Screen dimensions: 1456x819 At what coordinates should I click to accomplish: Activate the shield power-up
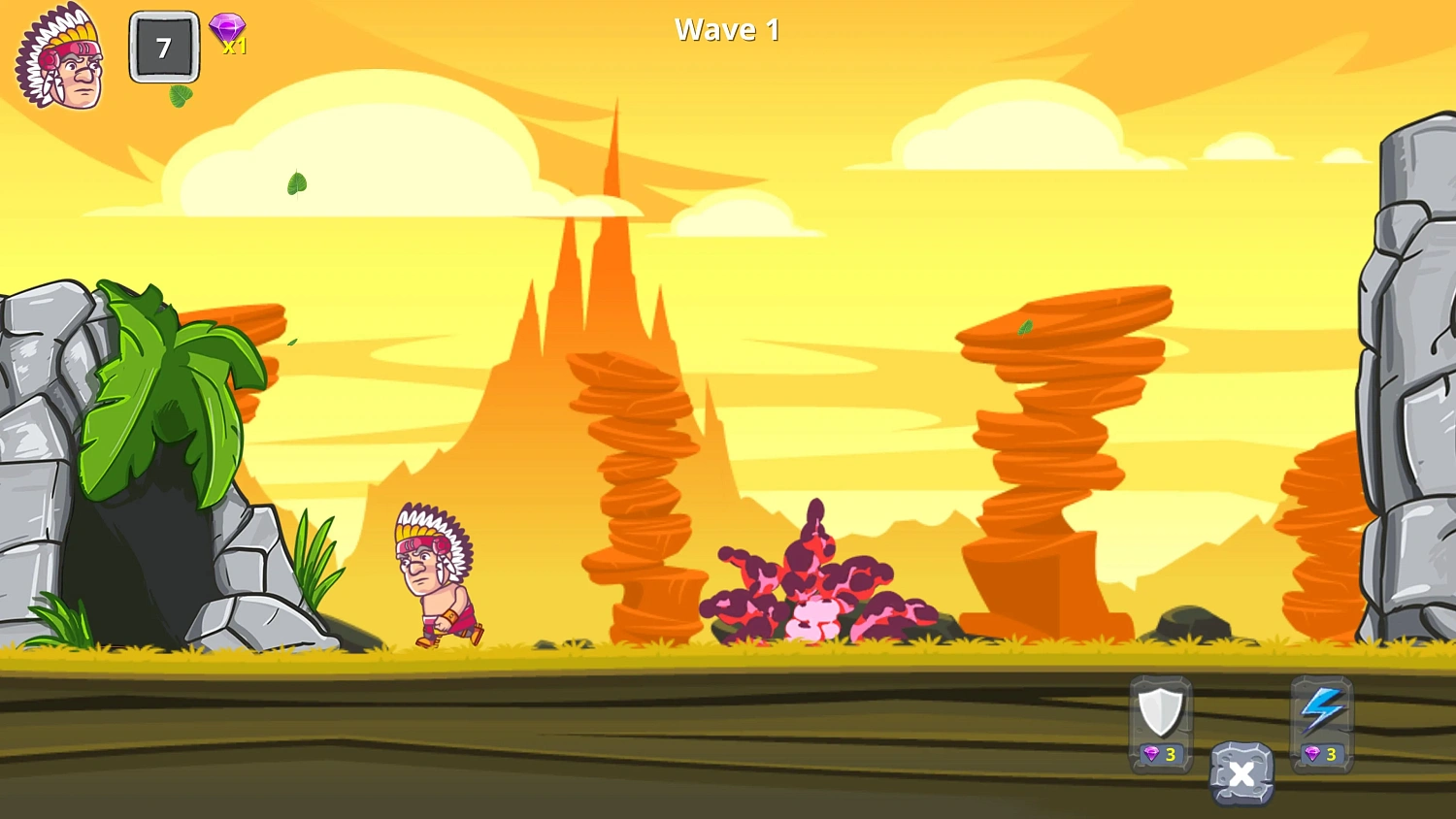[x=1160, y=713]
